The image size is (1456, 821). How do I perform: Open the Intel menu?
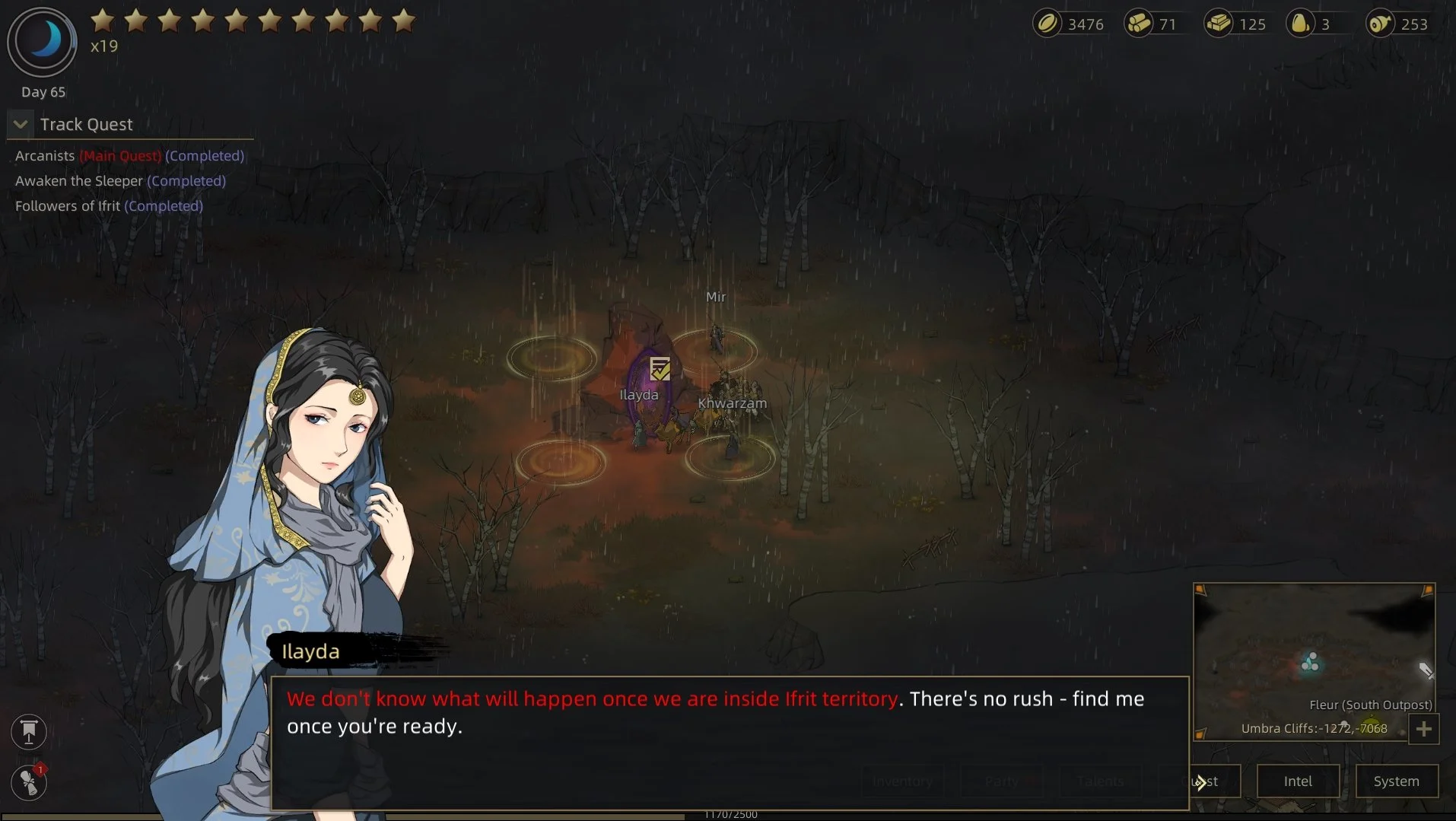[1298, 781]
